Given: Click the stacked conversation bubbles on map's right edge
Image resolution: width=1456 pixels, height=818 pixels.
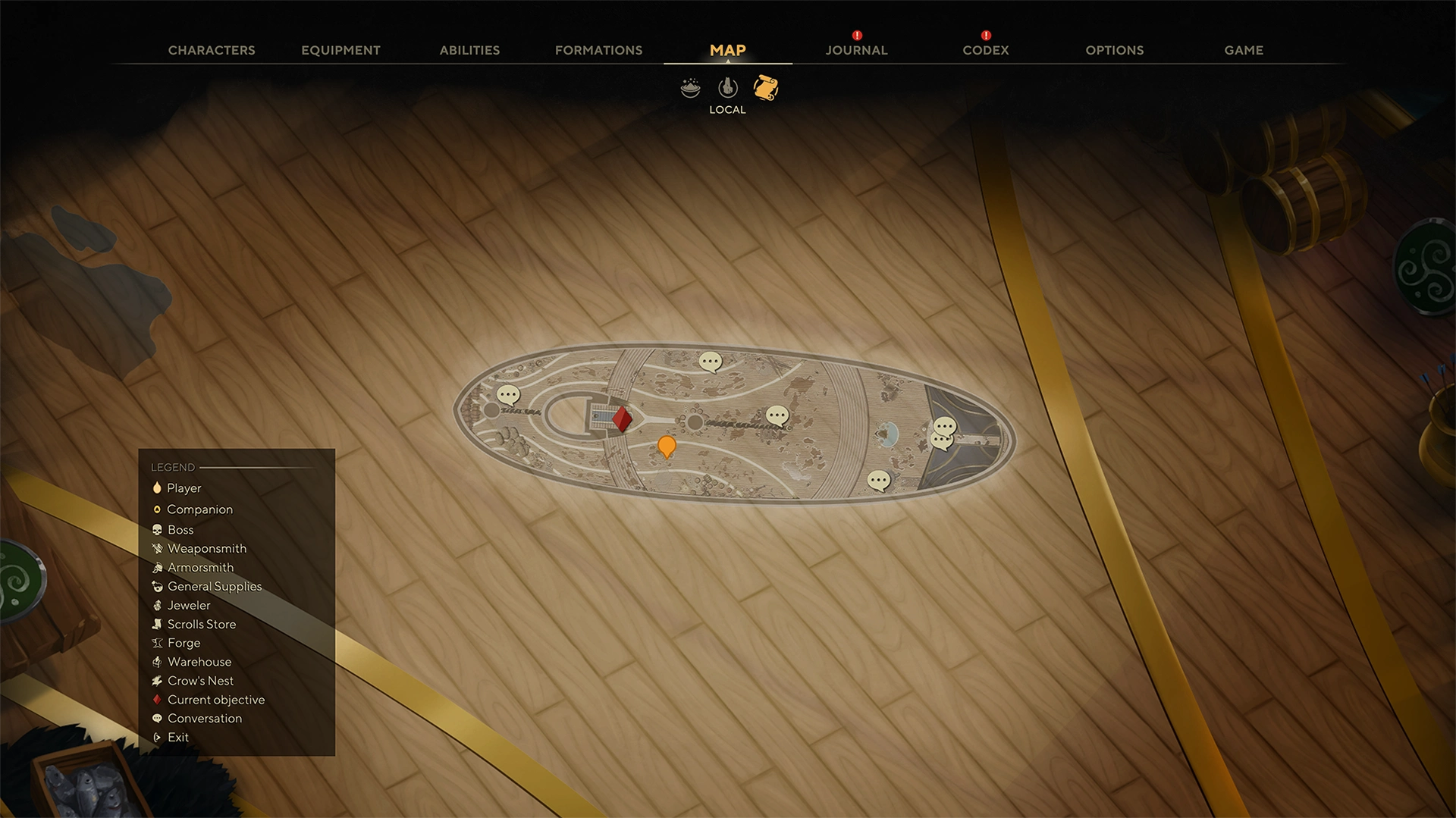Looking at the screenshot, I should (x=943, y=434).
